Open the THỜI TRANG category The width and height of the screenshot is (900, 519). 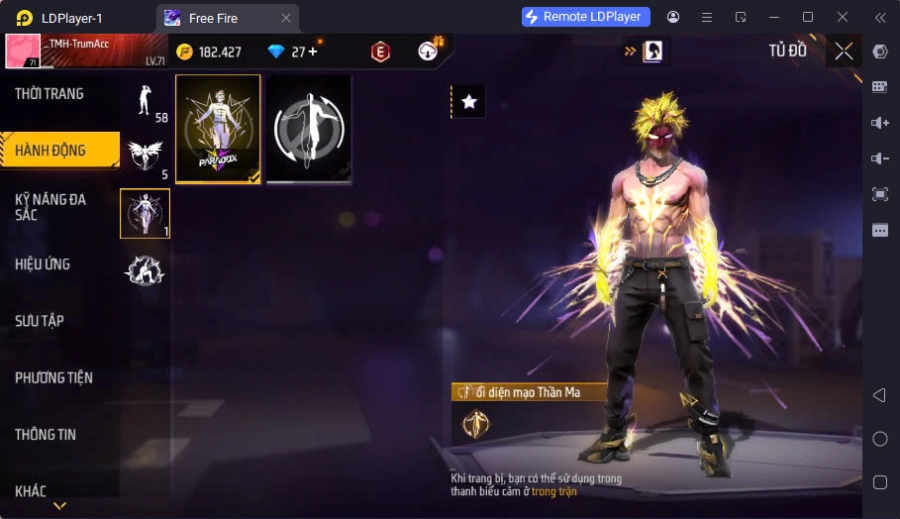(50, 94)
